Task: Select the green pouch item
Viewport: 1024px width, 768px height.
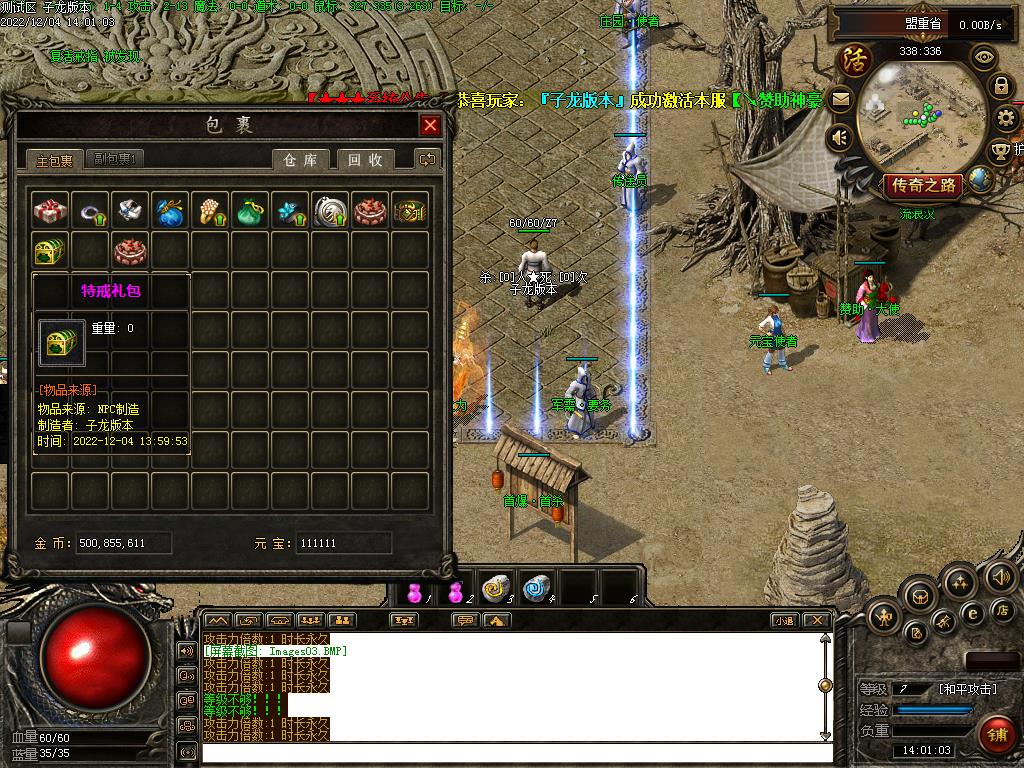Action: (x=250, y=210)
